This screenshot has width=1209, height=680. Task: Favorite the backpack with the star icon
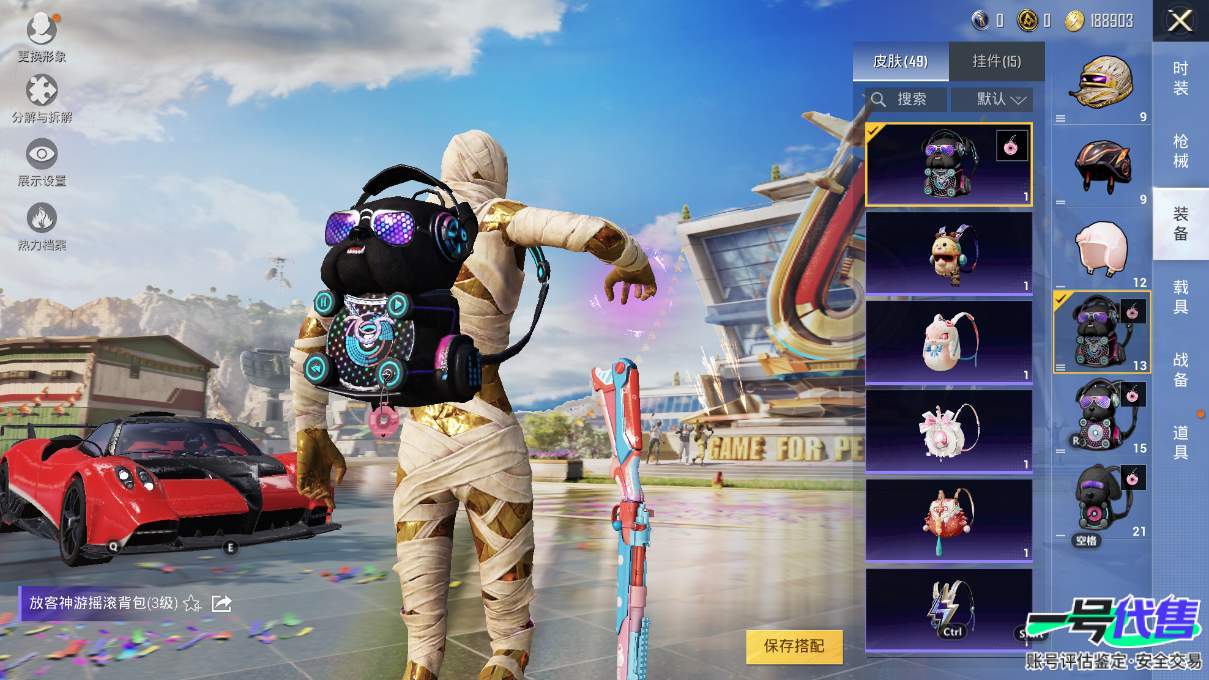pos(193,603)
